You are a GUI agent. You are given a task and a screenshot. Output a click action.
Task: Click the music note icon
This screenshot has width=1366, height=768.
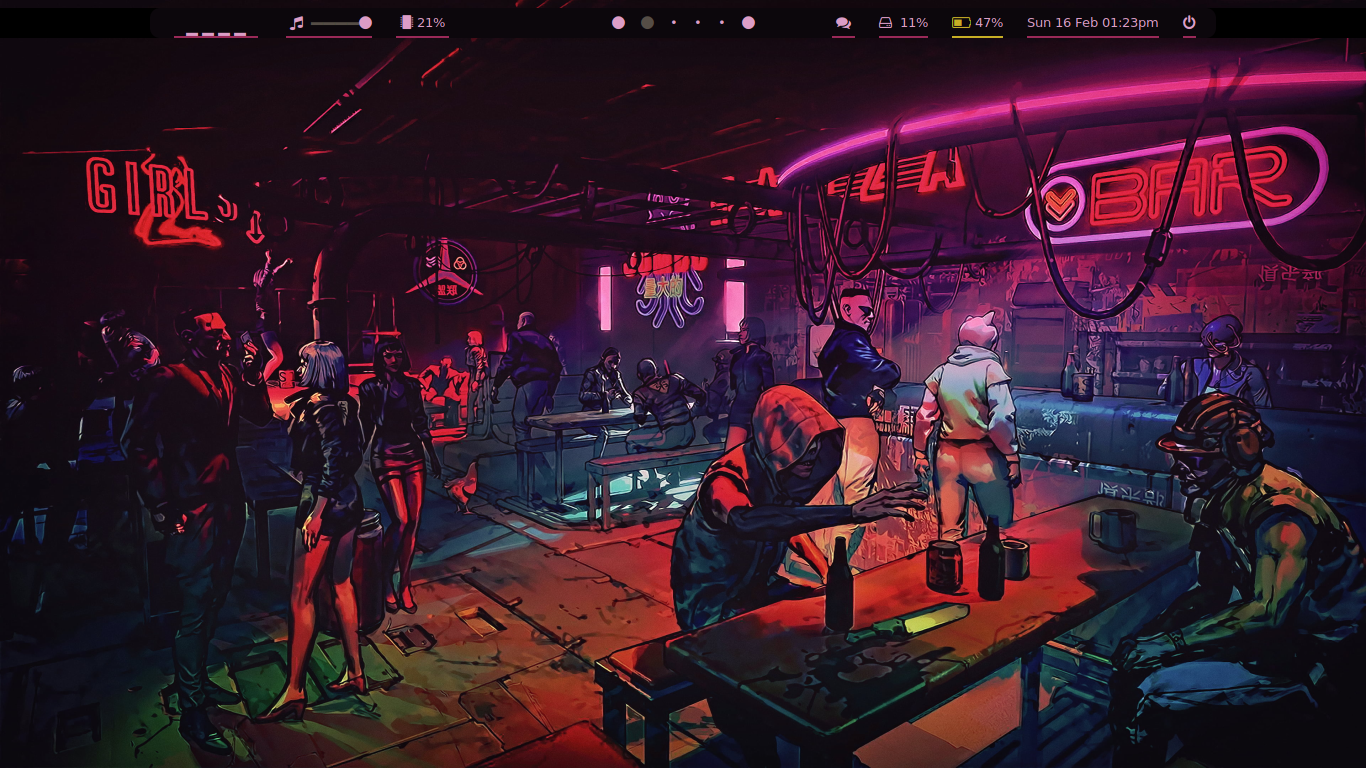pos(296,22)
